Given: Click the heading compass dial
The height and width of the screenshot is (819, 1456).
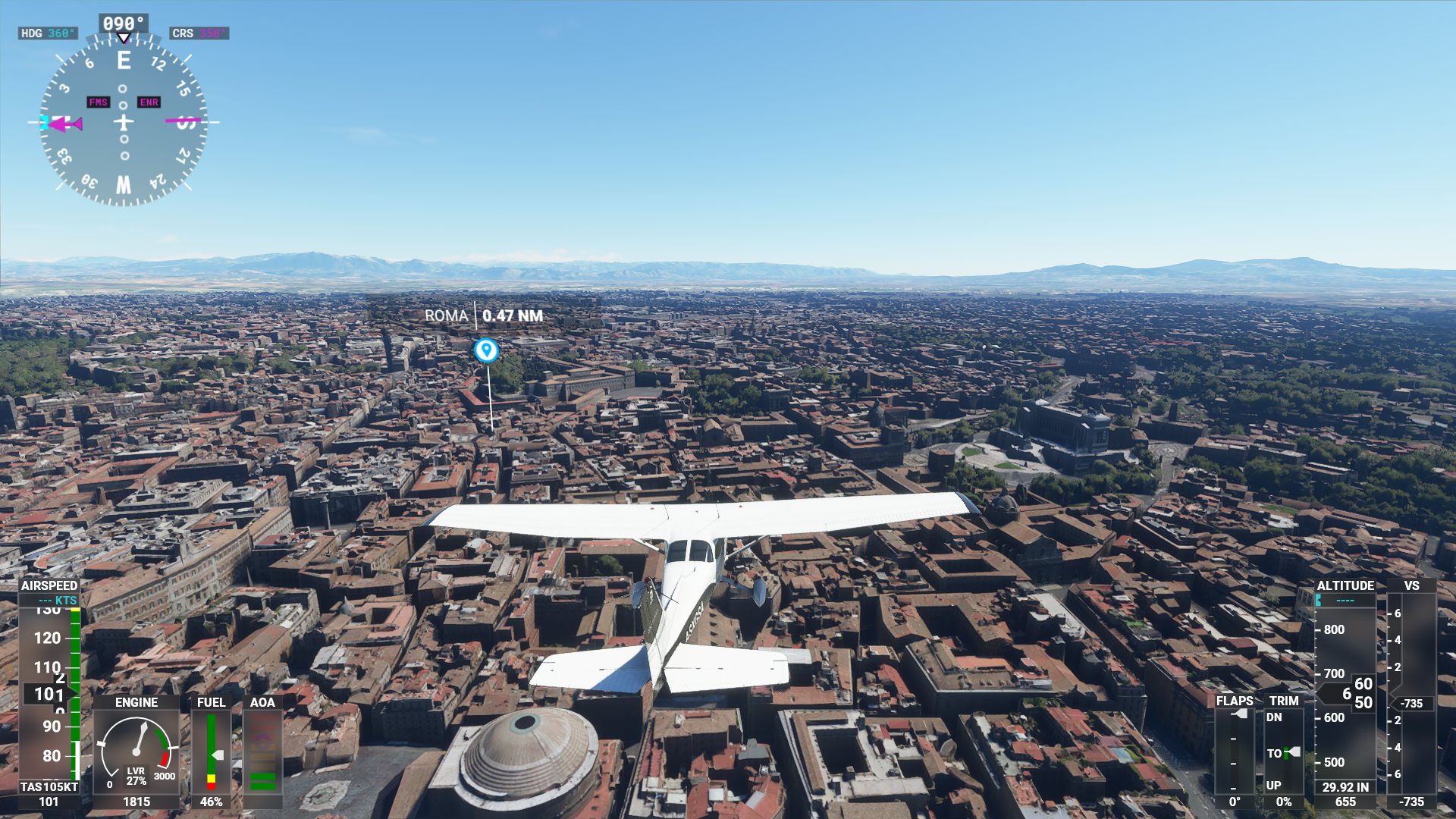Looking at the screenshot, I should click(124, 122).
